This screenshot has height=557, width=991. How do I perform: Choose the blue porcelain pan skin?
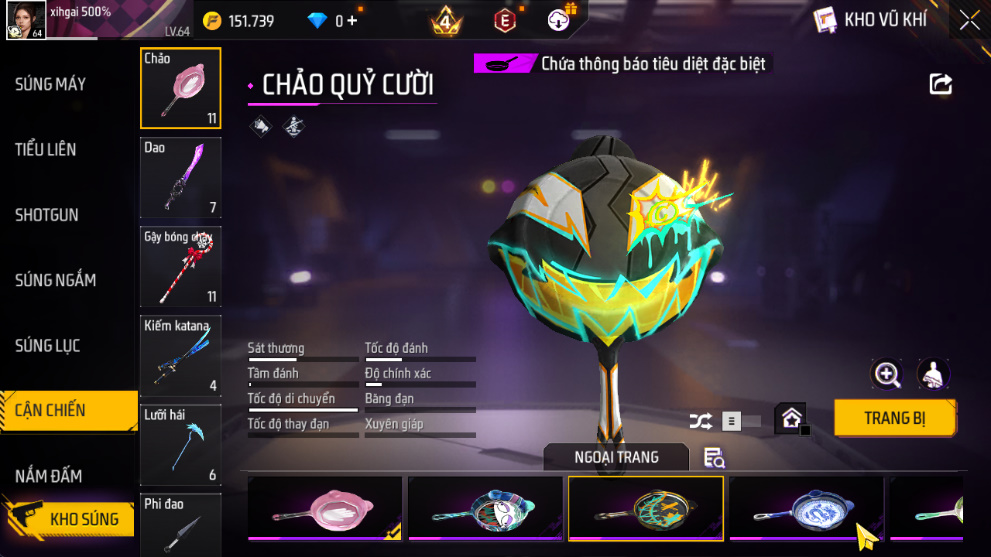click(805, 507)
